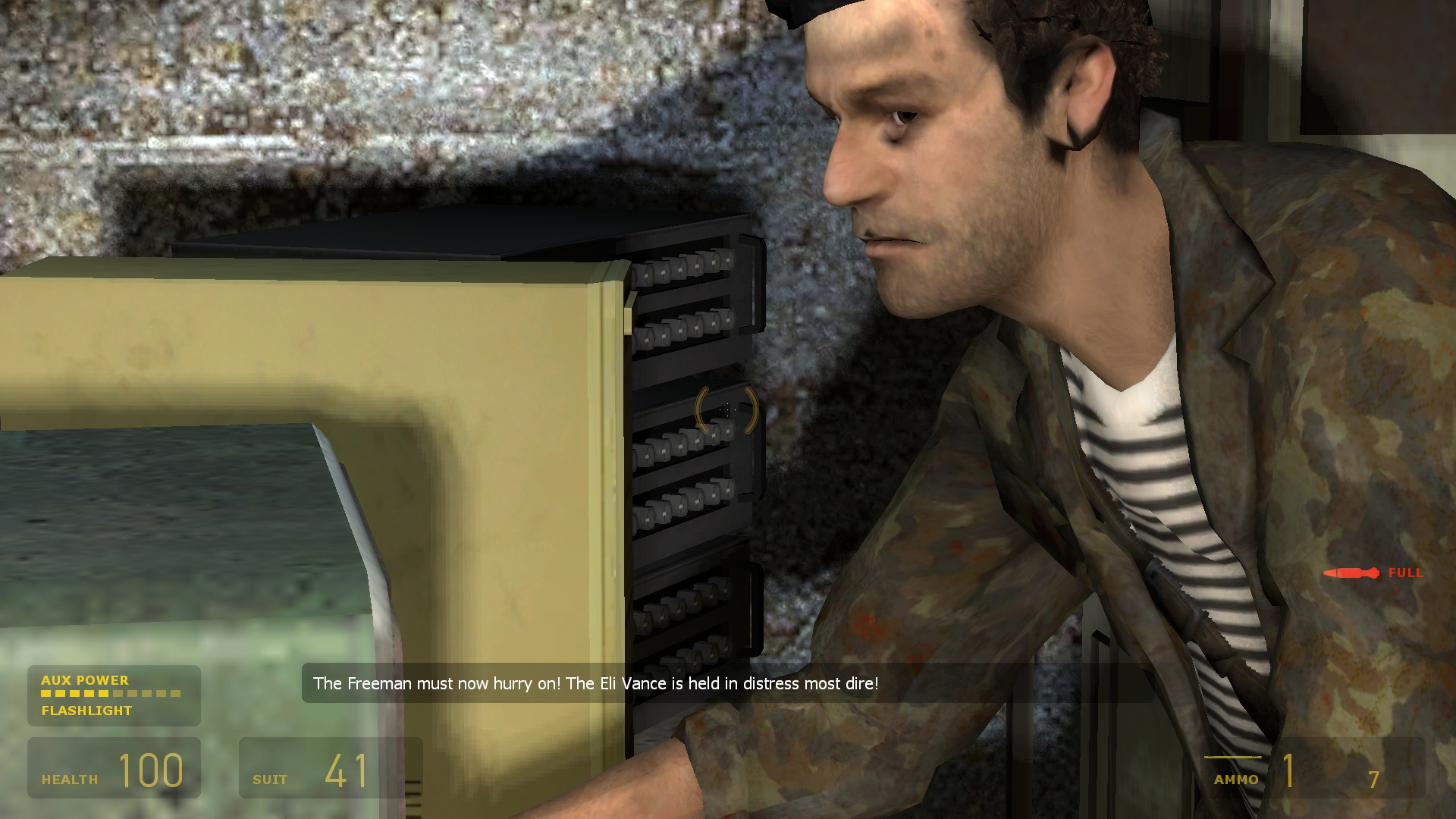This screenshot has width=1456, height=819.
Task: Toggle the middle aux power indicator block
Action: click(110, 695)
